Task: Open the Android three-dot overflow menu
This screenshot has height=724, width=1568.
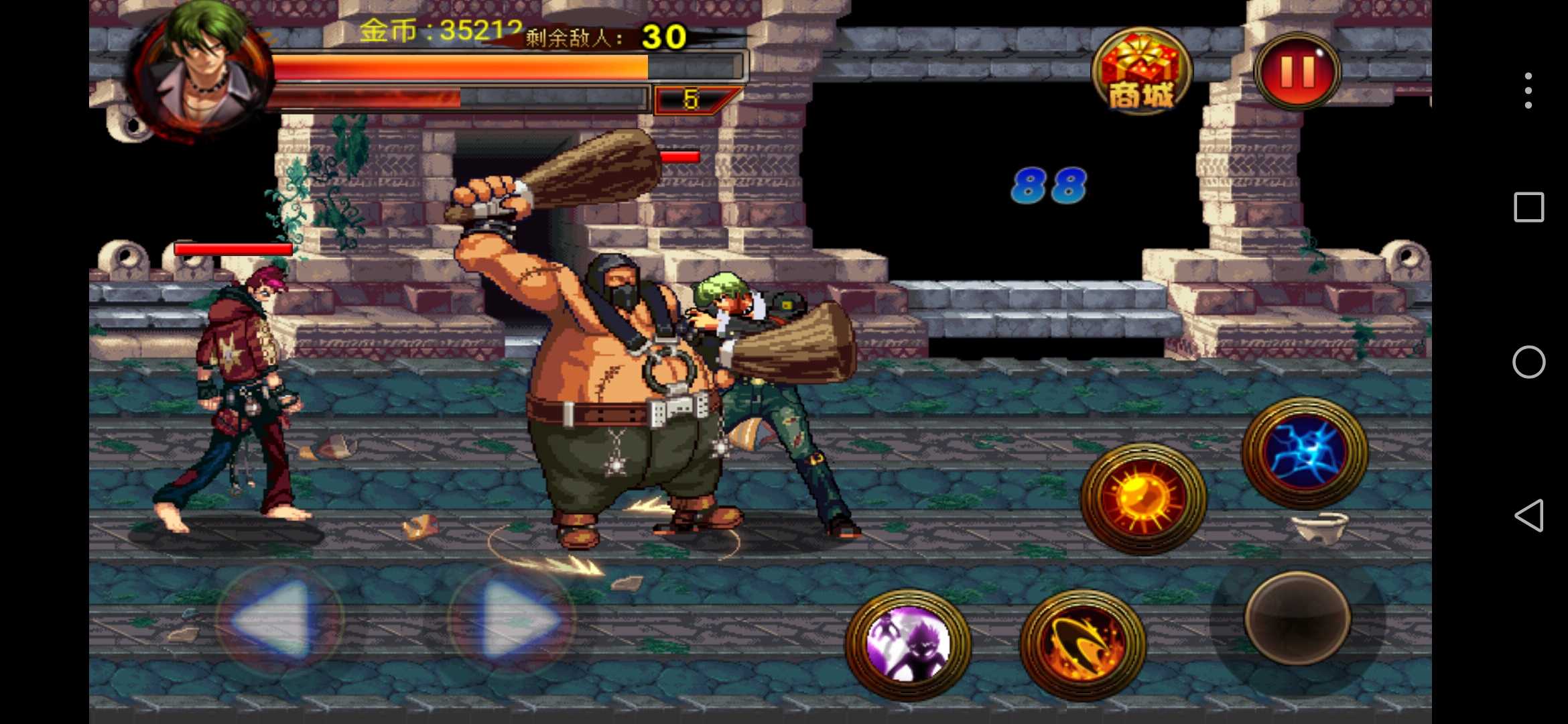Action: point(1528,90)
